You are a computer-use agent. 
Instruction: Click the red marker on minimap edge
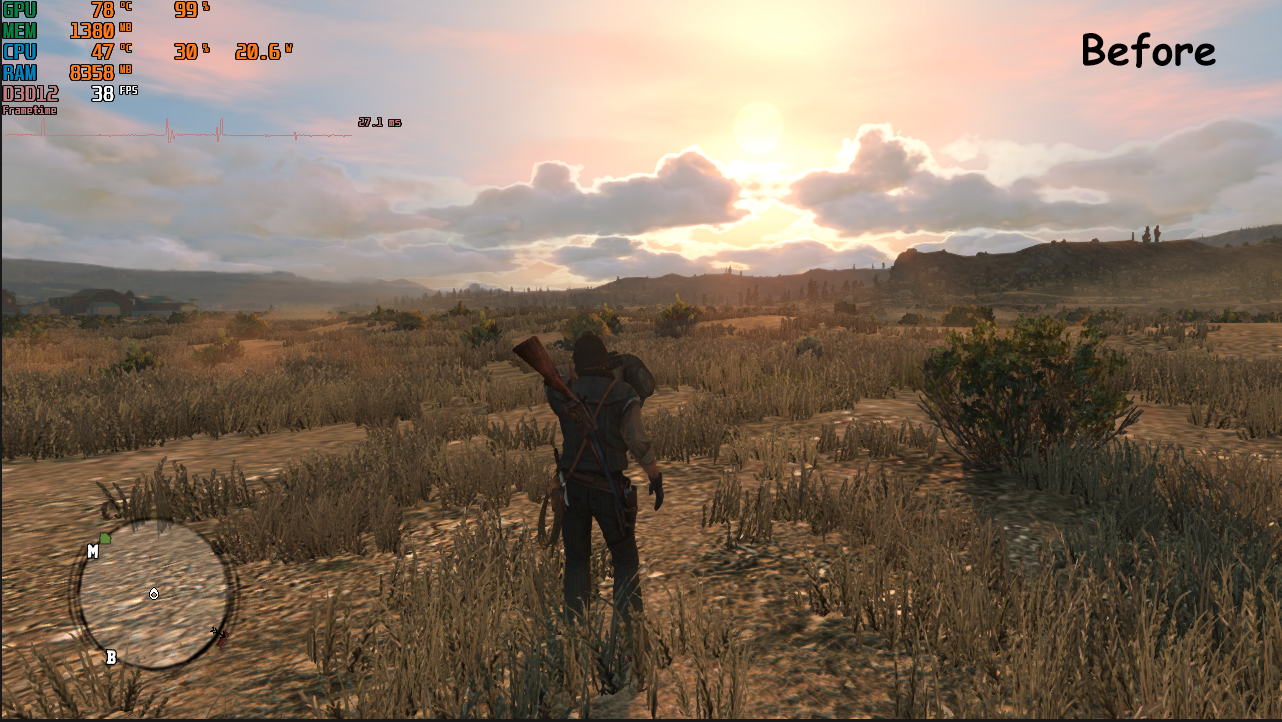pos(220,633)
